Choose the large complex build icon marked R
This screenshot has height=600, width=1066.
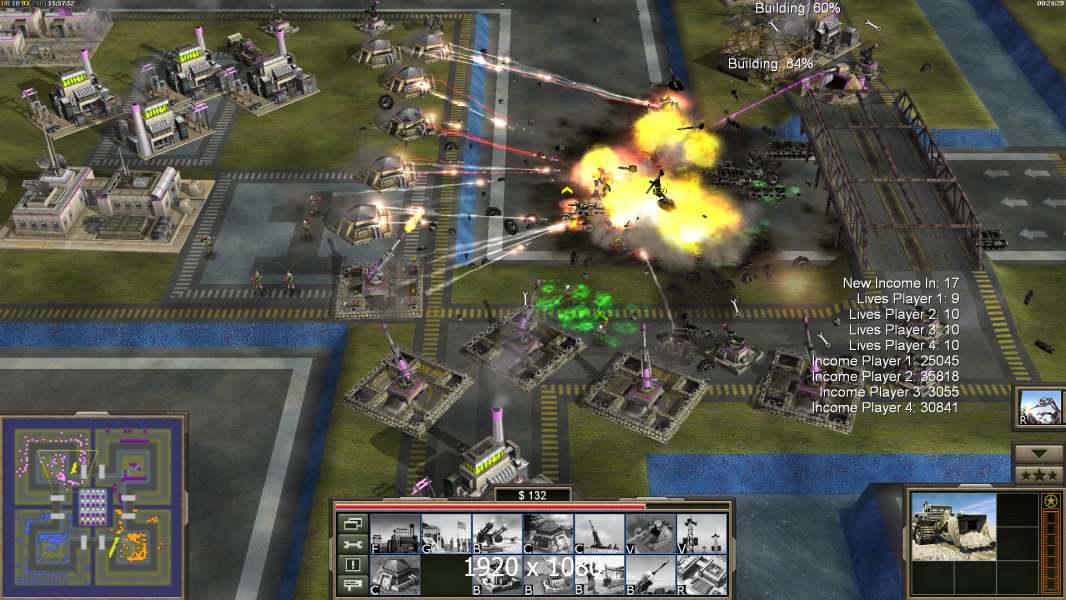701,574
